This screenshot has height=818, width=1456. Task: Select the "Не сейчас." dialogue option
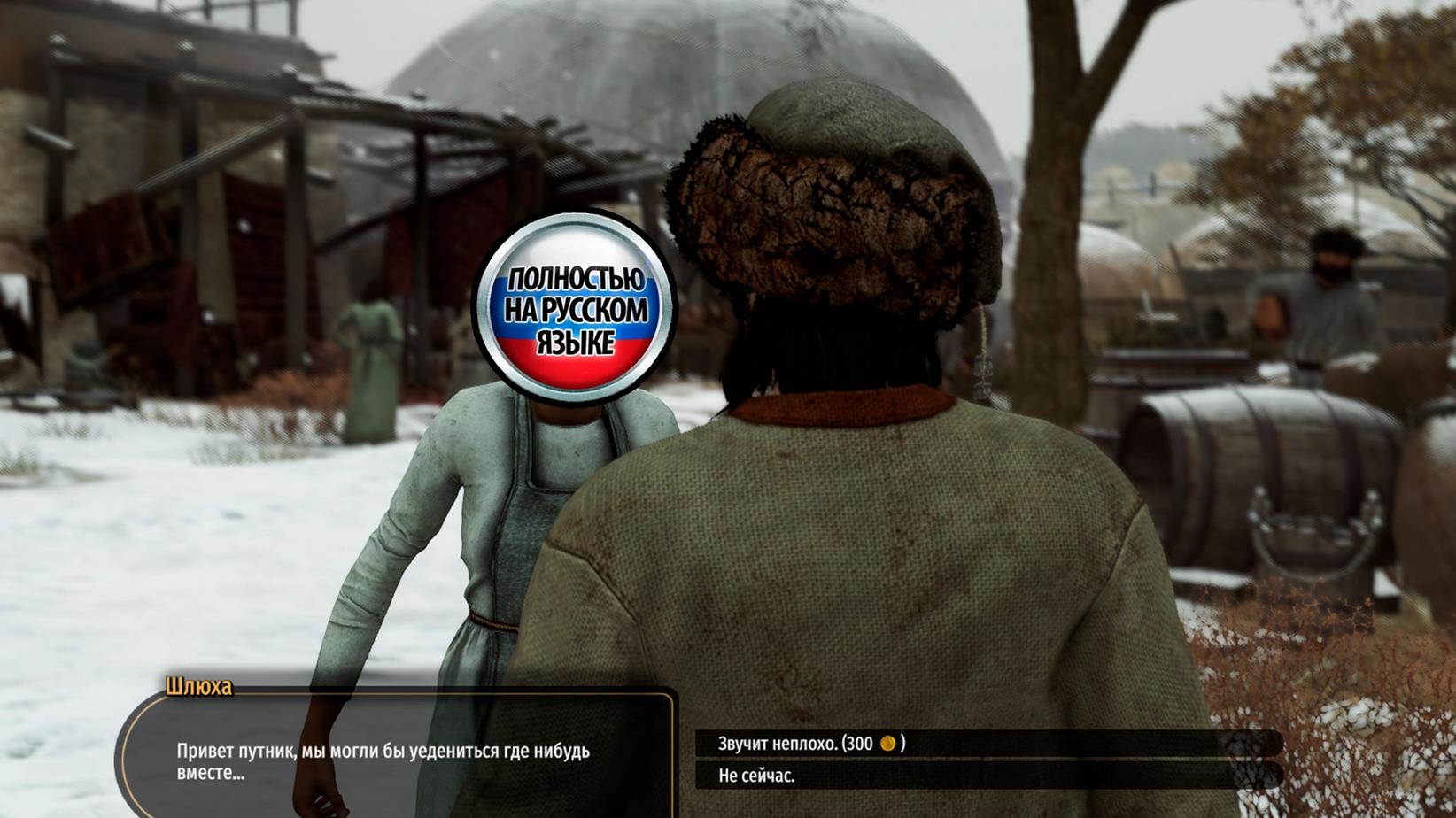pos(757,776)
